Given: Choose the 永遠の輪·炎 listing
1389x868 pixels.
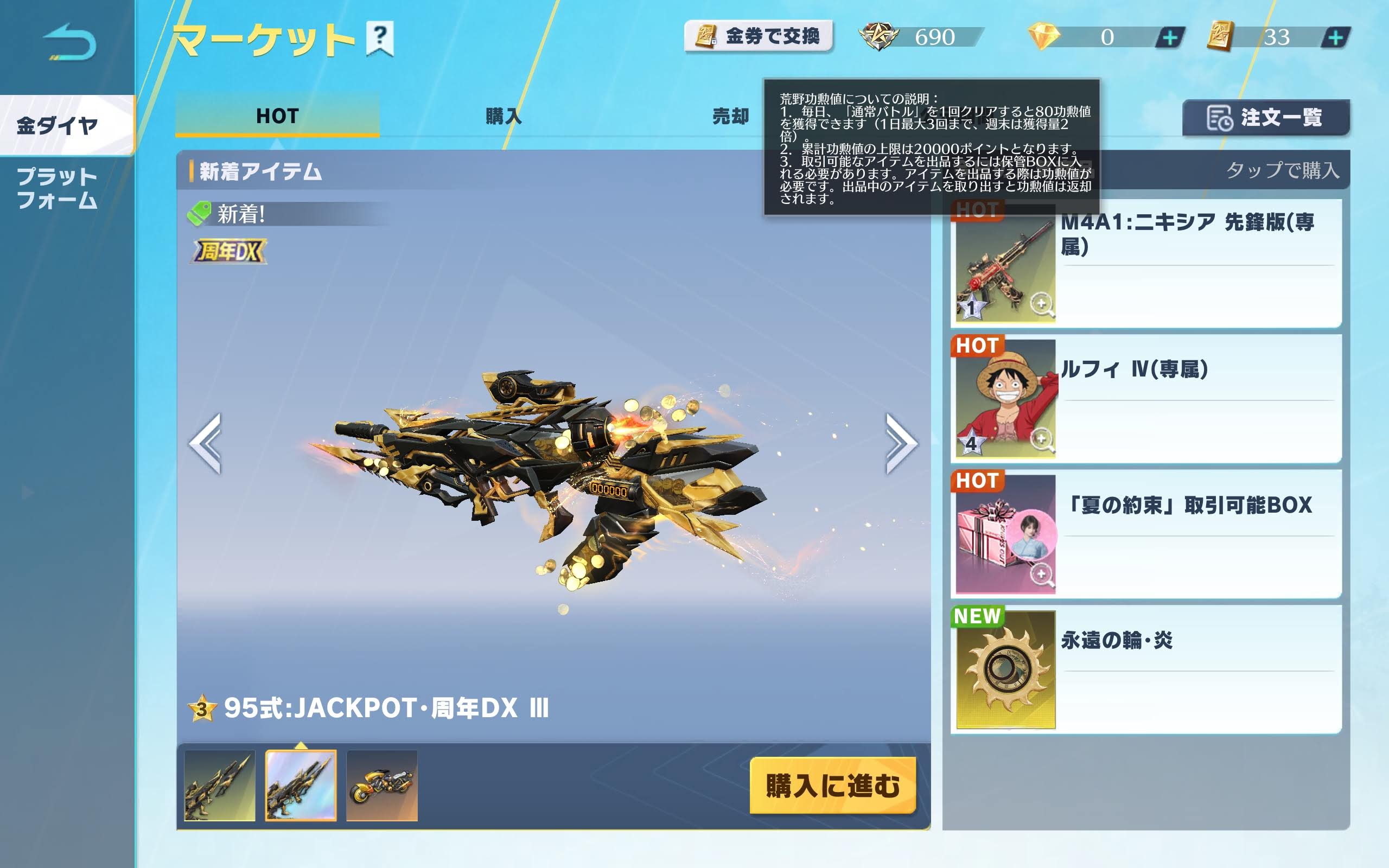Looking at the screenshot, I should [x=1145, y=669].
